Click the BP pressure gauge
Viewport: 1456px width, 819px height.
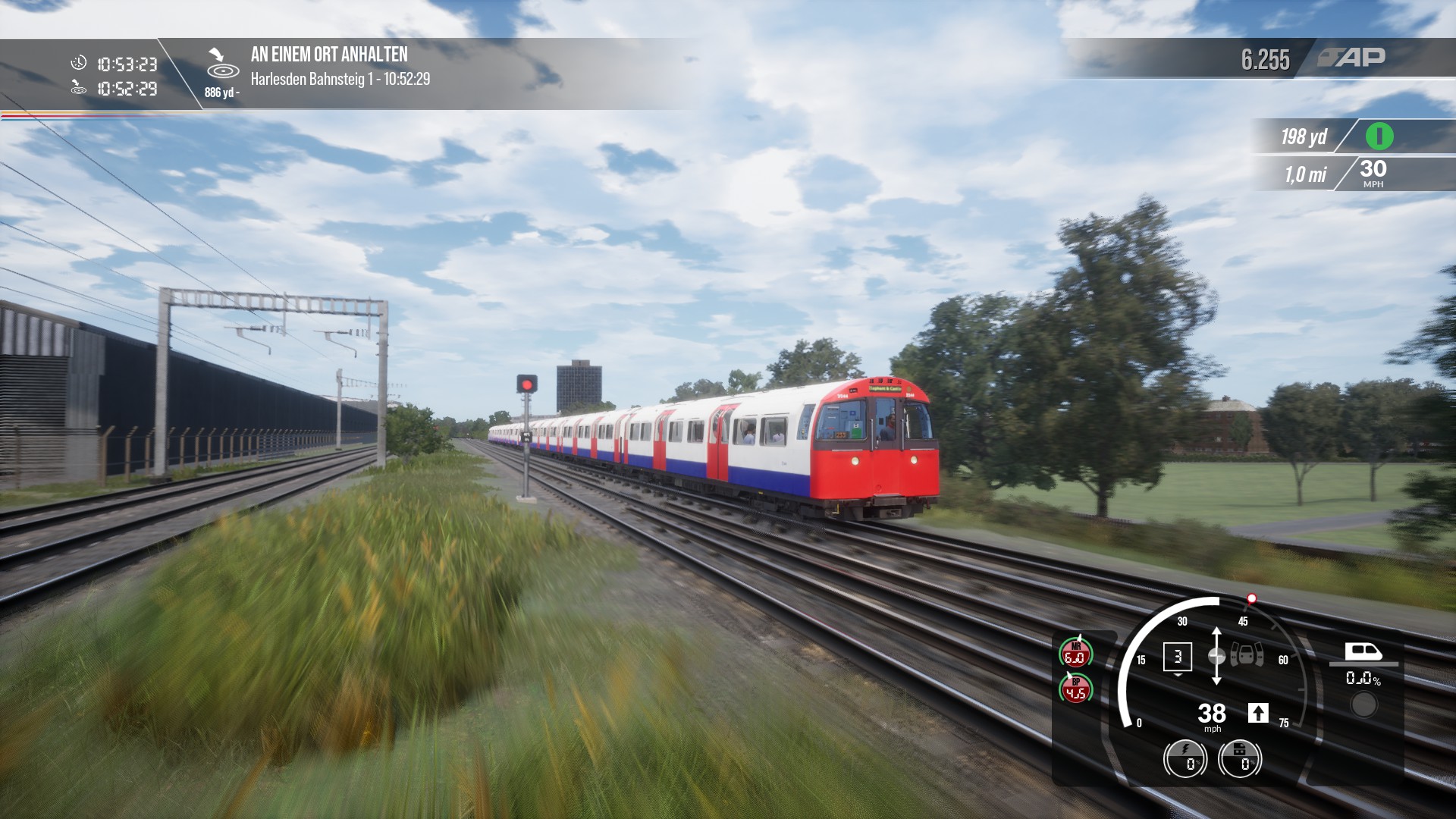tap(1075, 689)
